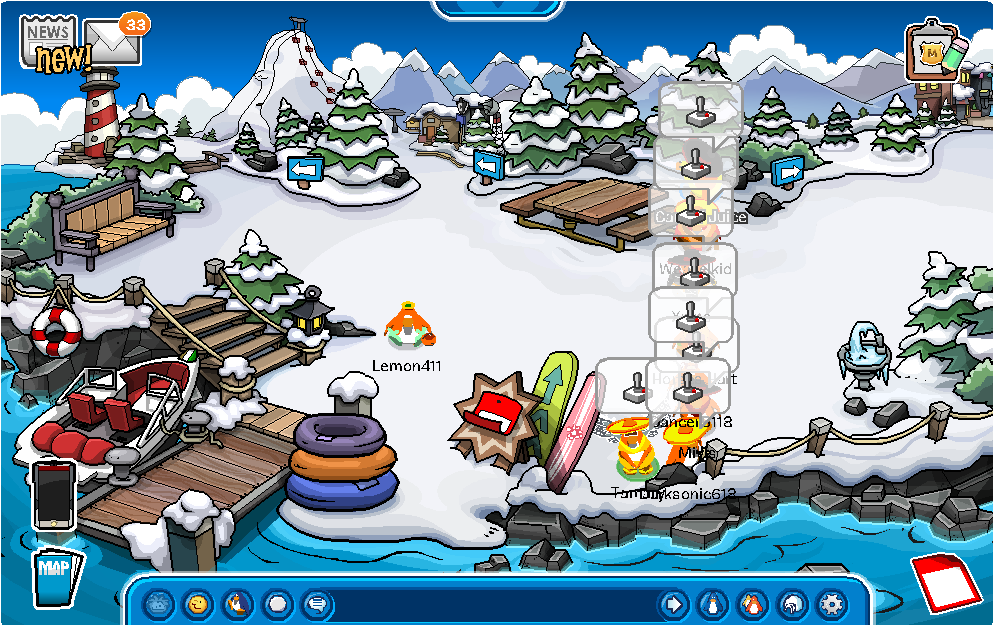Open the spy phone icon
The width and height of the screenshot is (997, 626).
(x=53, y=494)
